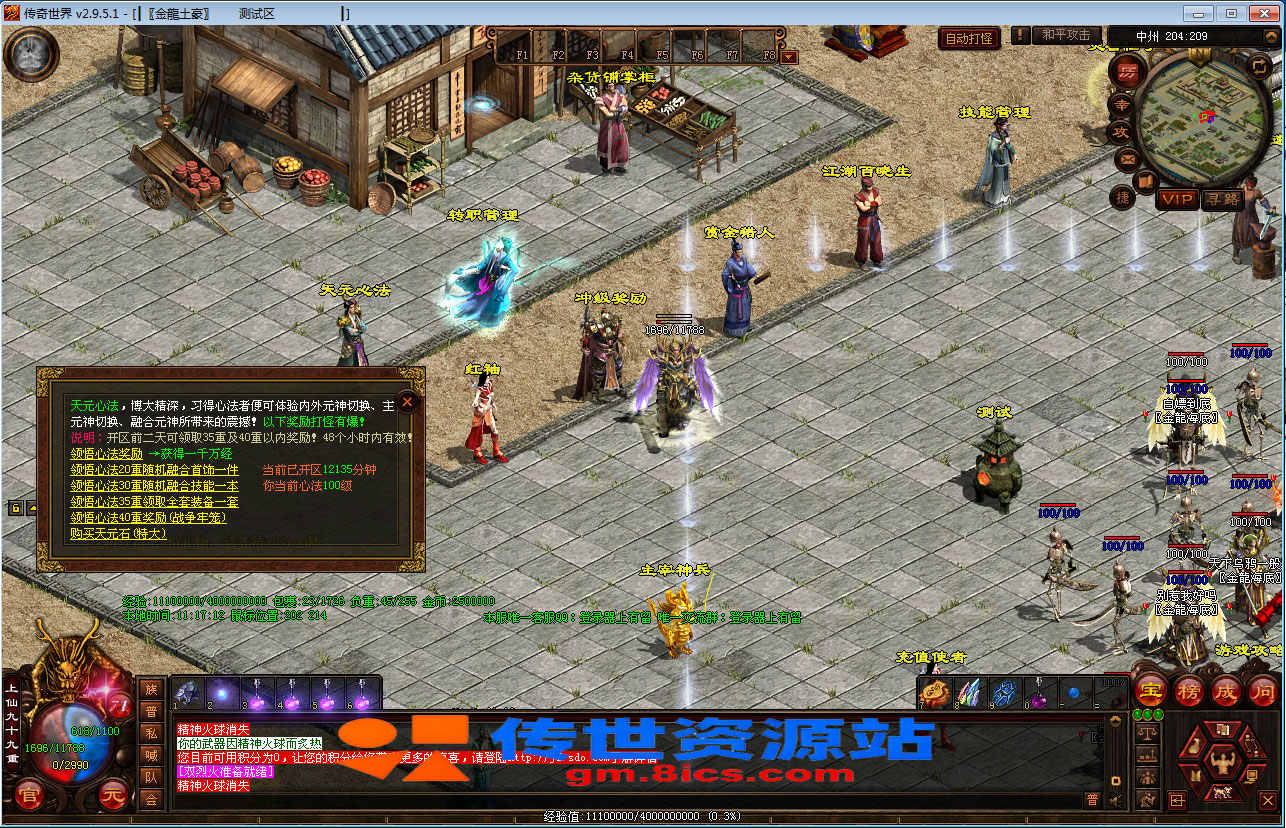Select the 宝 treasure icon at bottom right

[x=1150, y=691]
